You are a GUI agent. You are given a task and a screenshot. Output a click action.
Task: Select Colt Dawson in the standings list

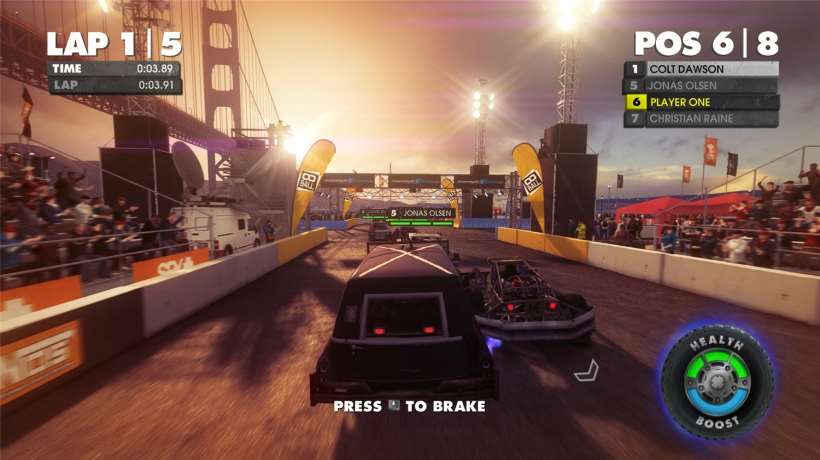coord(701,69)
